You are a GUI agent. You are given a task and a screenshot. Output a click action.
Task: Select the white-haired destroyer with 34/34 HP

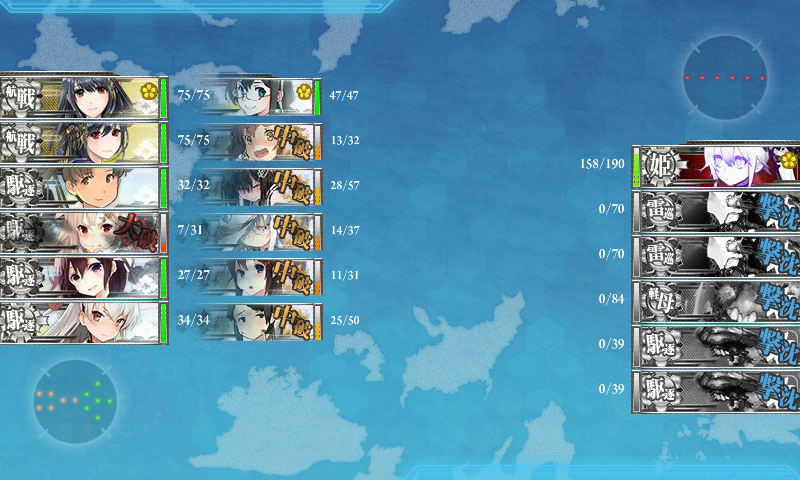point(80,323)
